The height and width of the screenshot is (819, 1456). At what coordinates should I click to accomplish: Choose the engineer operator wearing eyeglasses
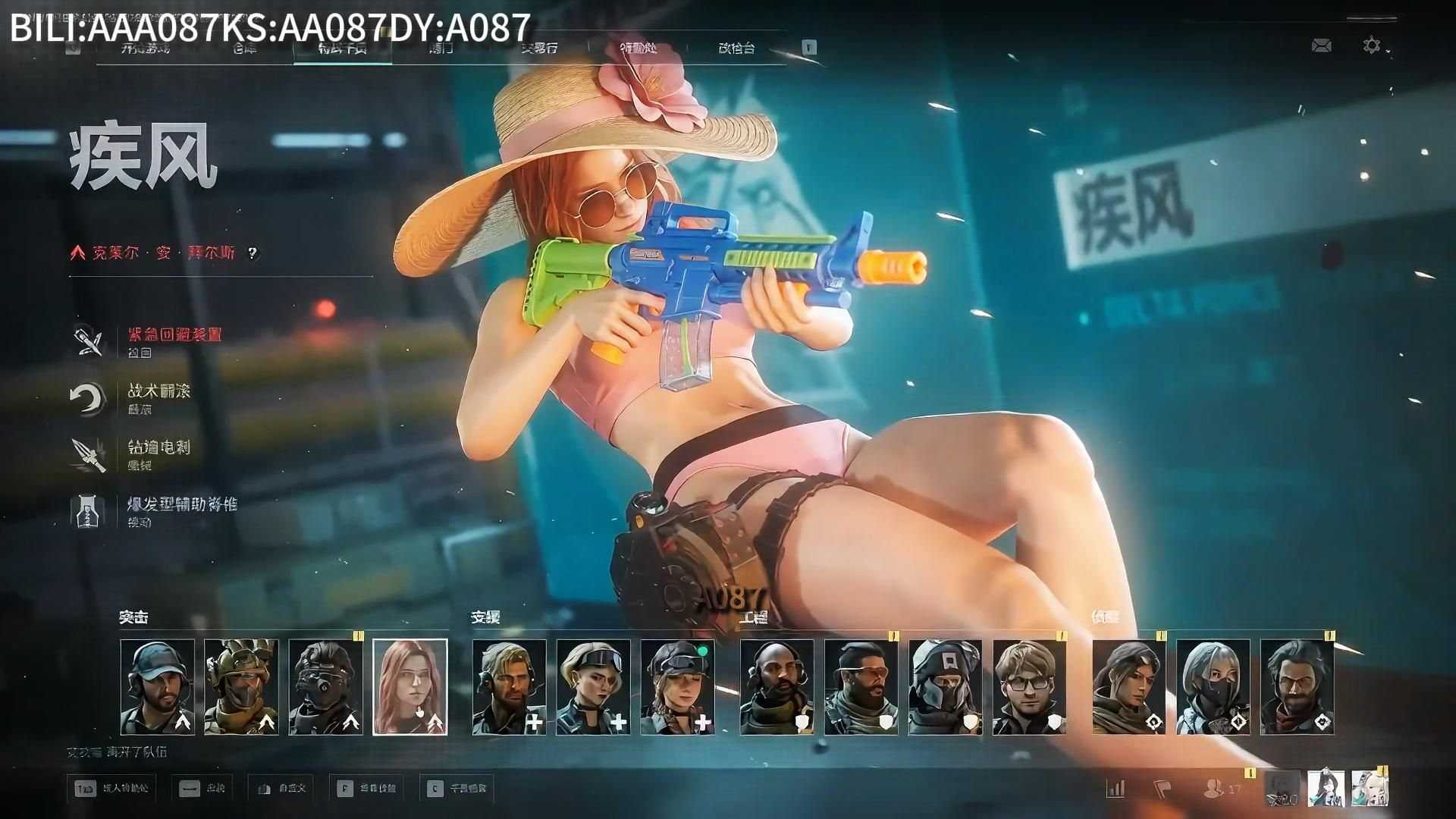pos(1029,687)
